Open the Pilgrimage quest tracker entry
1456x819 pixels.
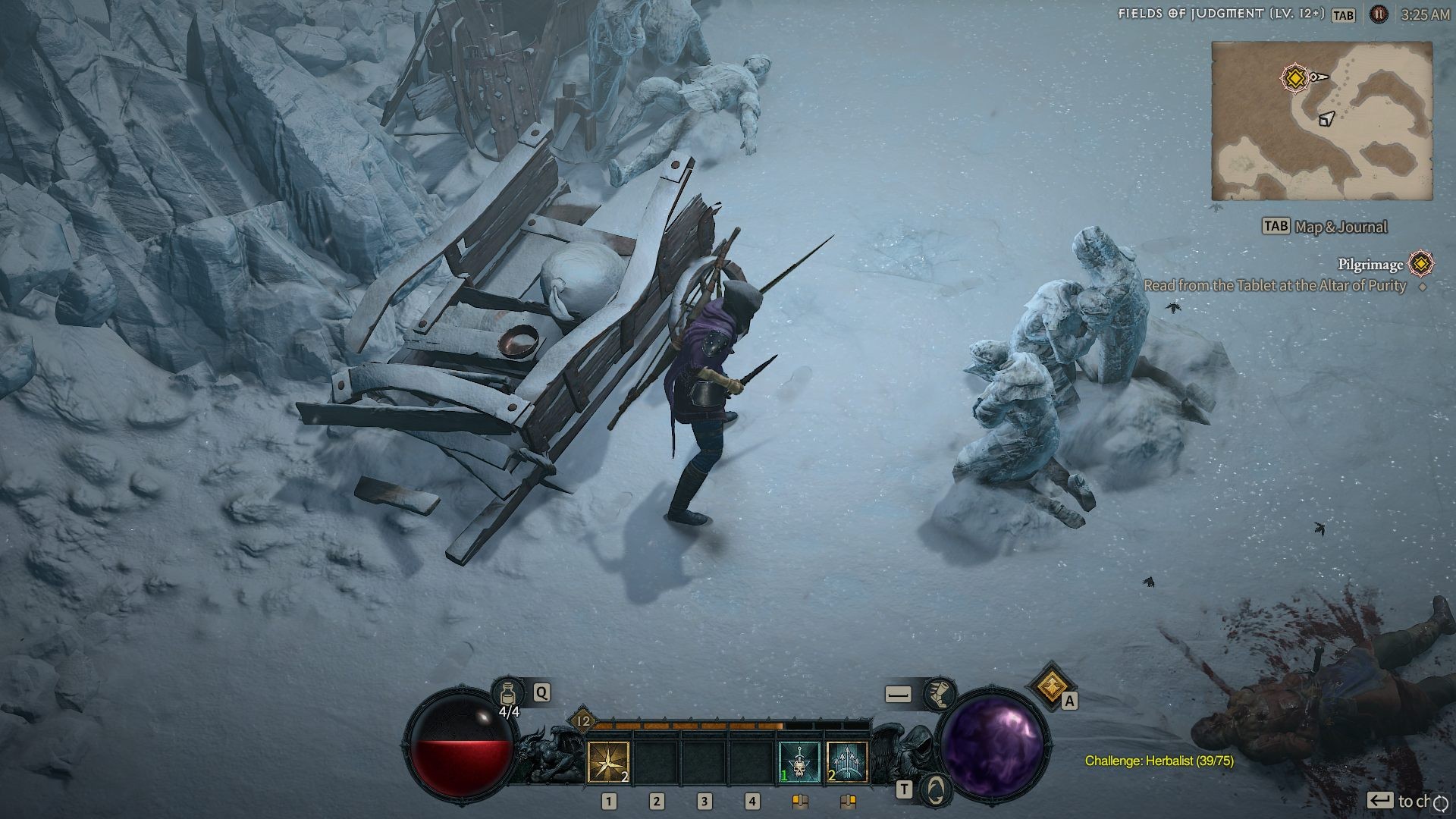1370,265
